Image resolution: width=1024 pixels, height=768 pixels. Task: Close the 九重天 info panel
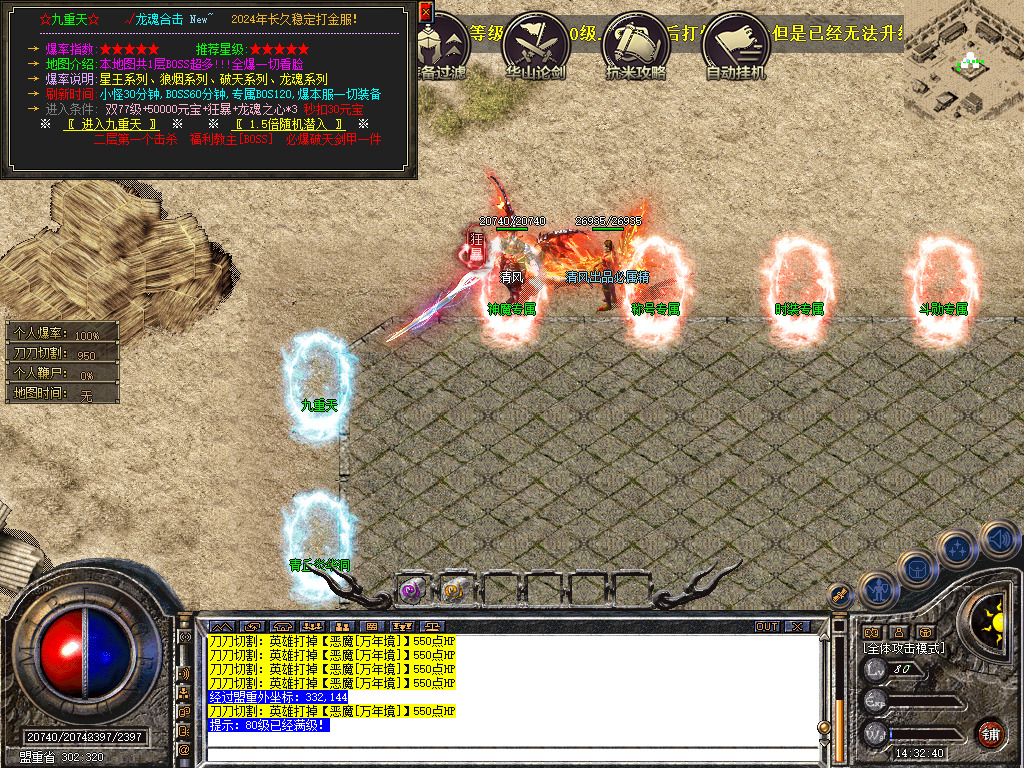pyautogui.click(x=426, y=12)
